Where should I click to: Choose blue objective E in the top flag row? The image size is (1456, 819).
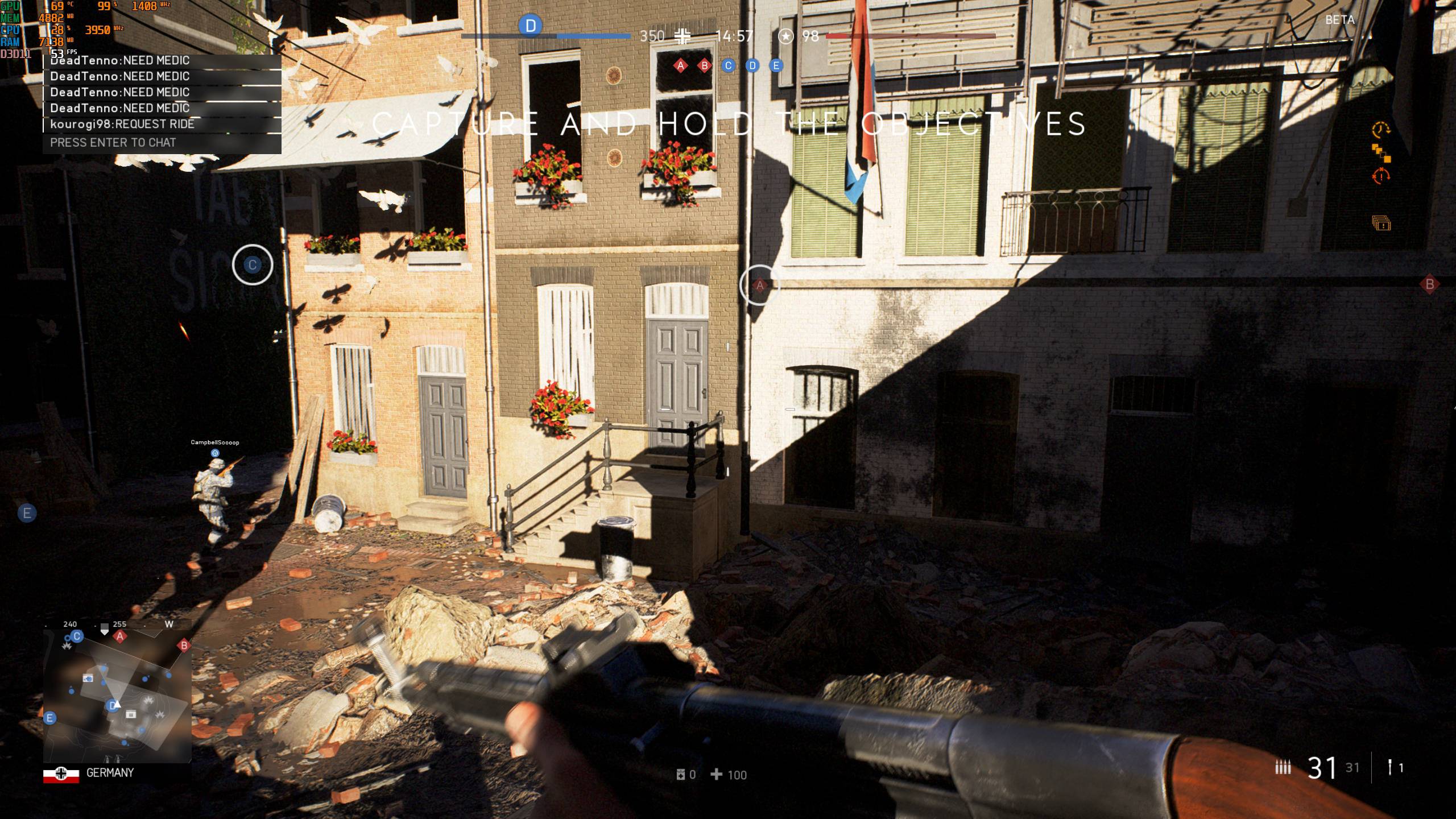(776, 66)
